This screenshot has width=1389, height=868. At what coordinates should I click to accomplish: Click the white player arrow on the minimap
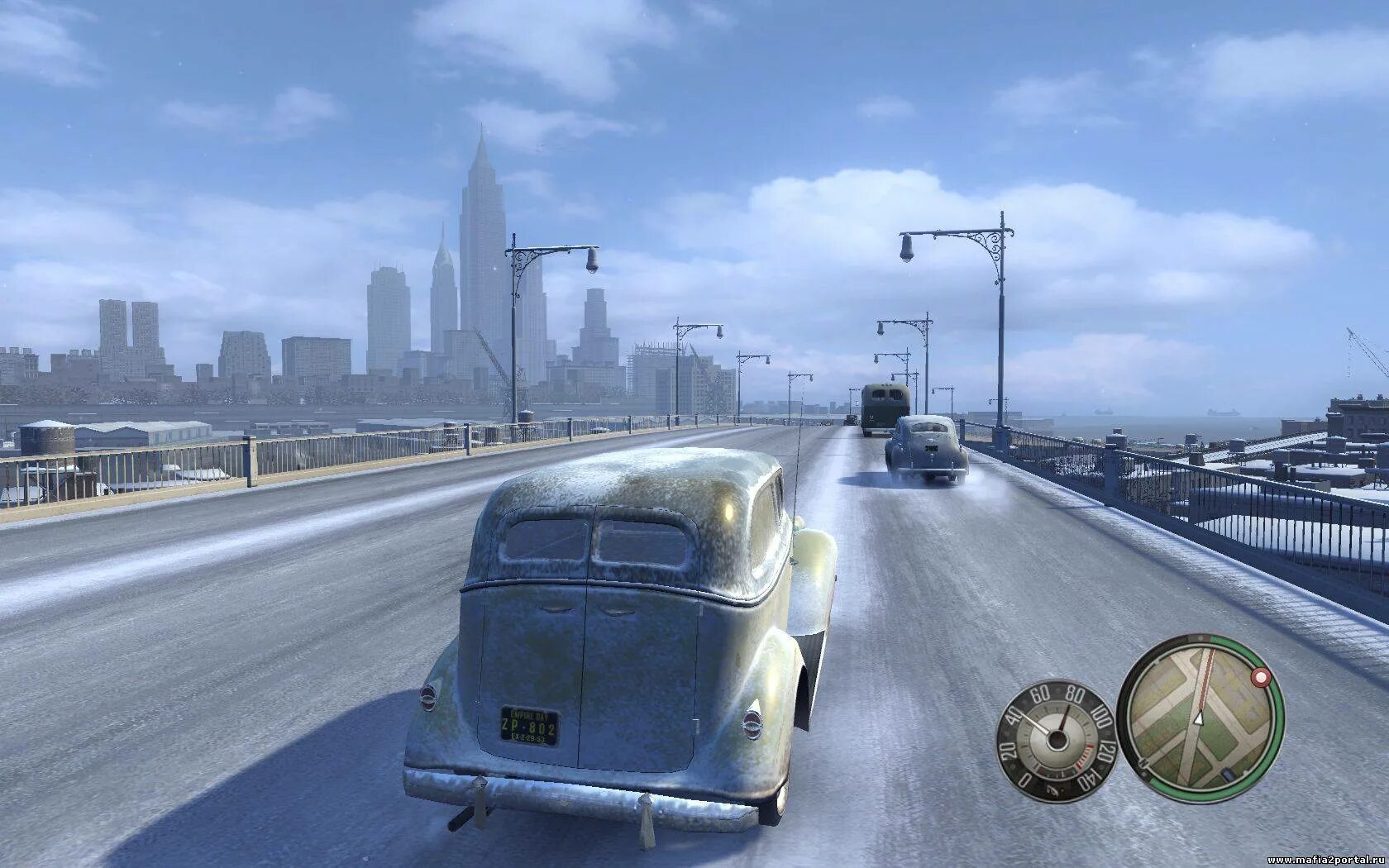pyautogui.click(x=1196, y=718)
